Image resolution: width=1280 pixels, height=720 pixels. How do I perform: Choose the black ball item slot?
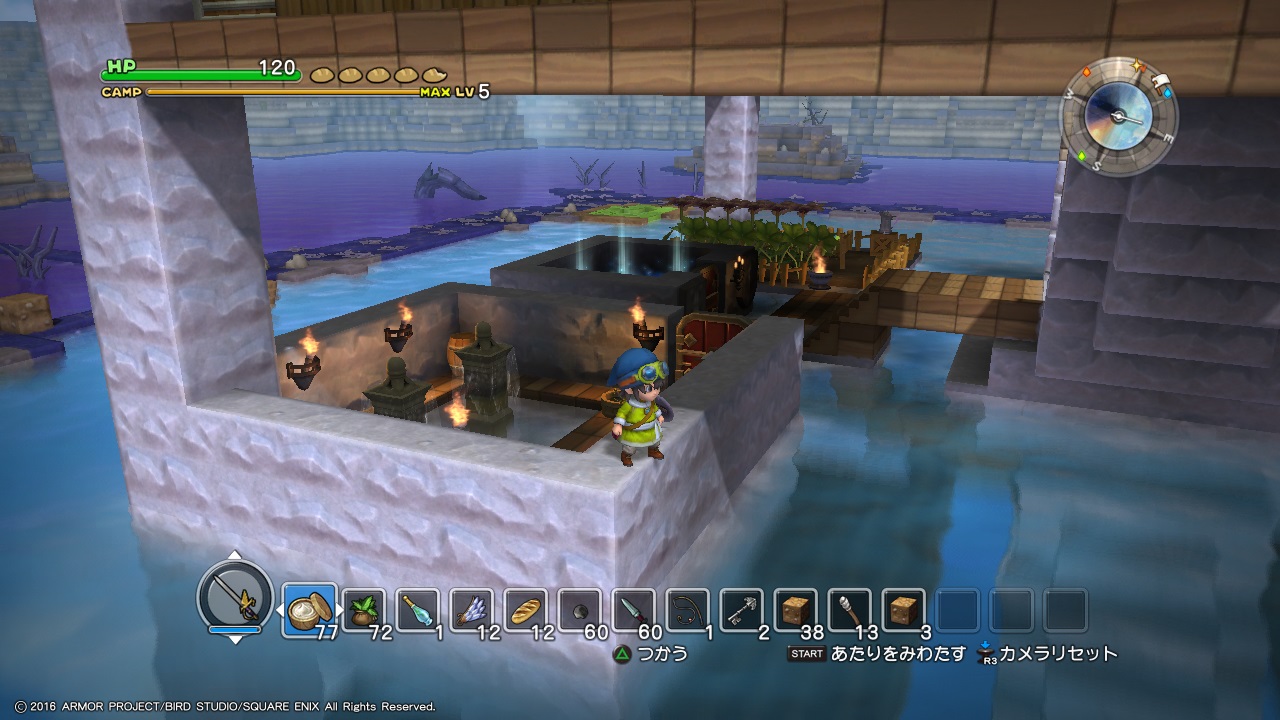579,609
